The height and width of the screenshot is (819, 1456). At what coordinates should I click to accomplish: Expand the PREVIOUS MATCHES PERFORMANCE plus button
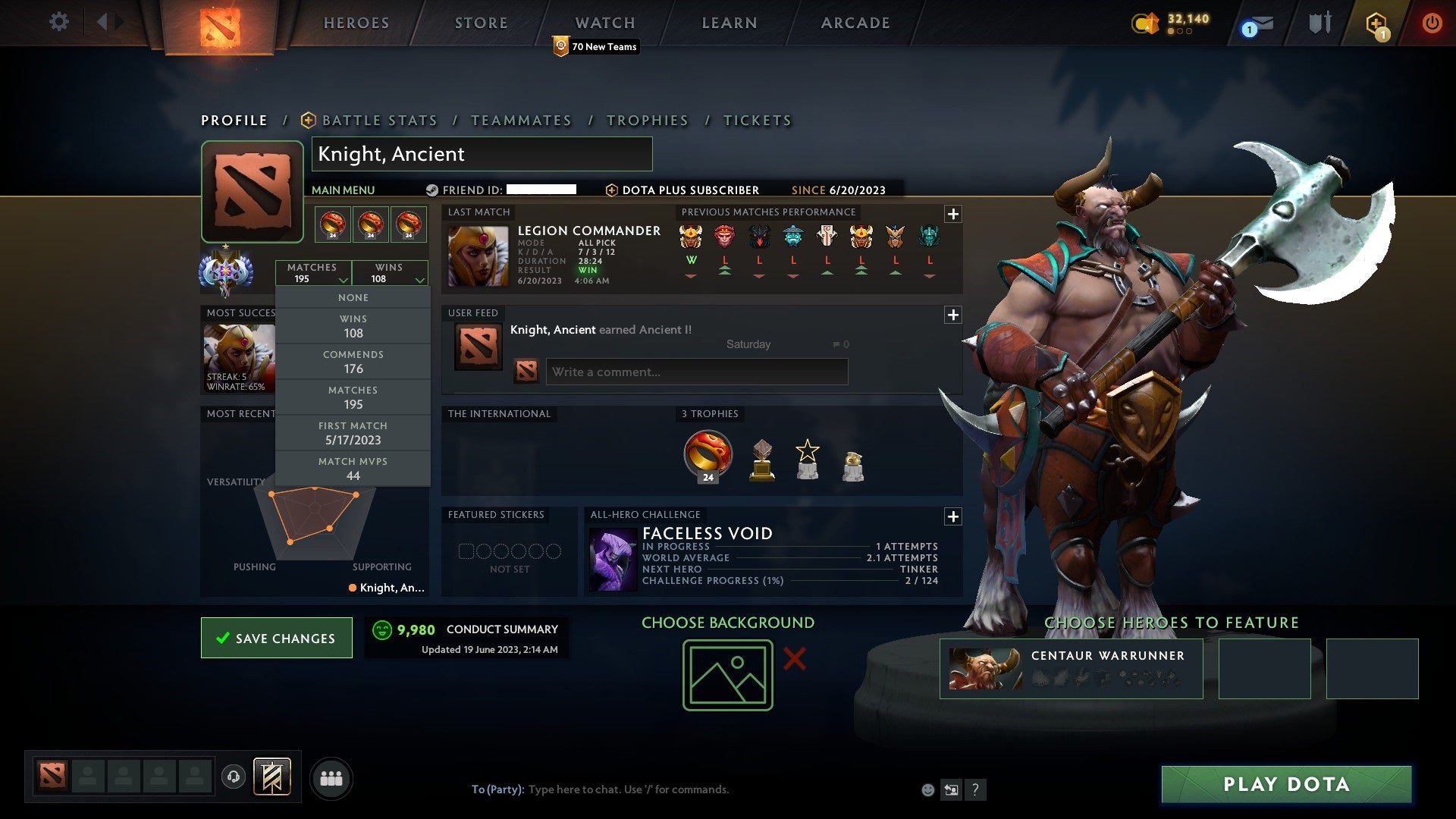tap(953, 215)
